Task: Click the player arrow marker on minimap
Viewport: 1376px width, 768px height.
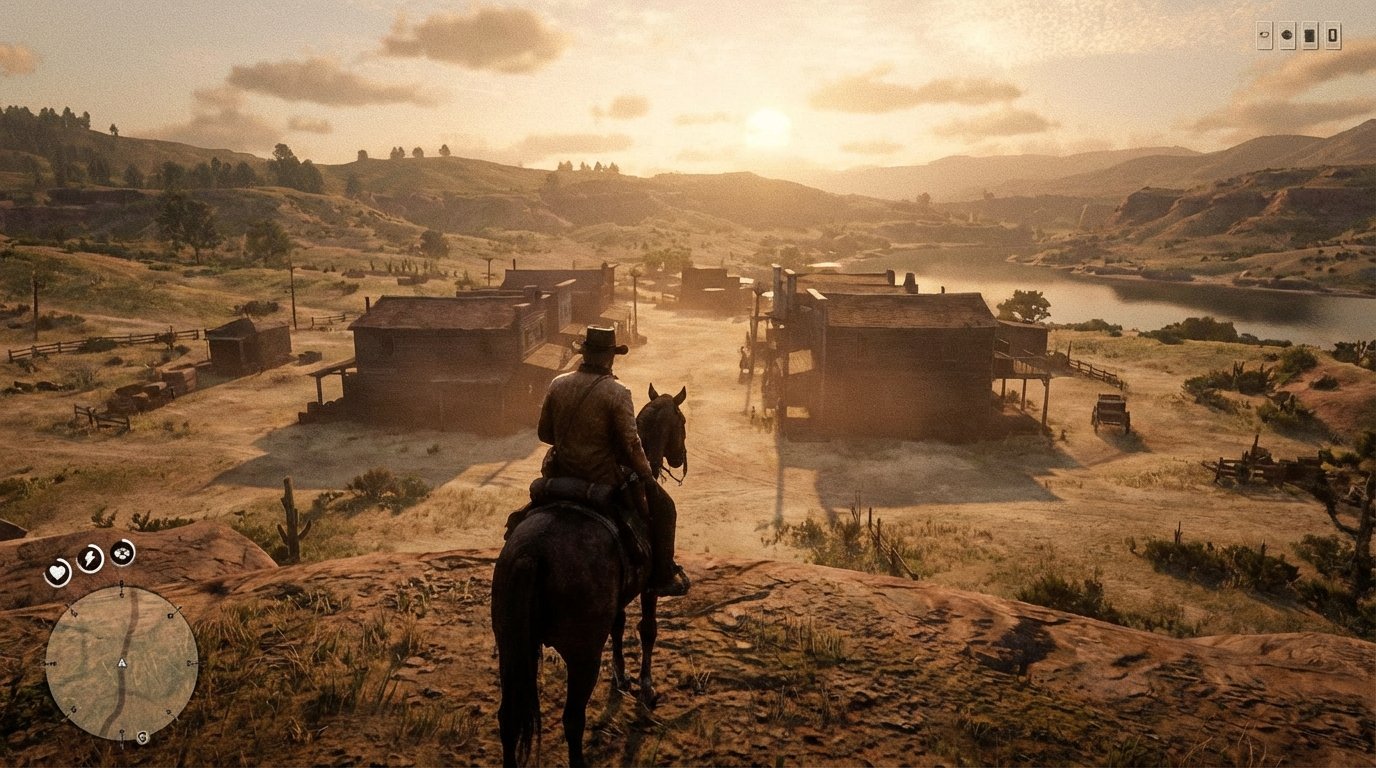Action: [122, 663]
